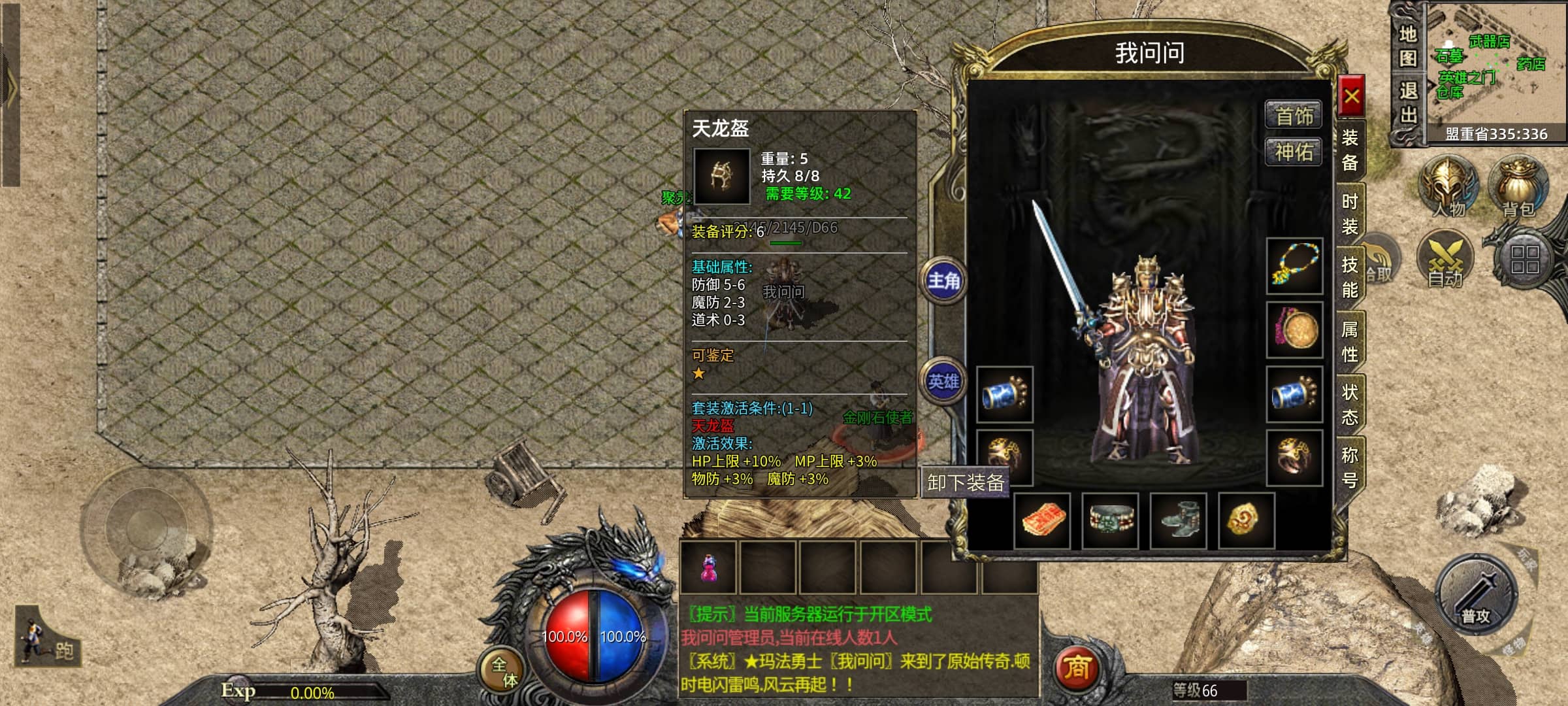Switch to the 技能 skills tab

point(1350,277)
